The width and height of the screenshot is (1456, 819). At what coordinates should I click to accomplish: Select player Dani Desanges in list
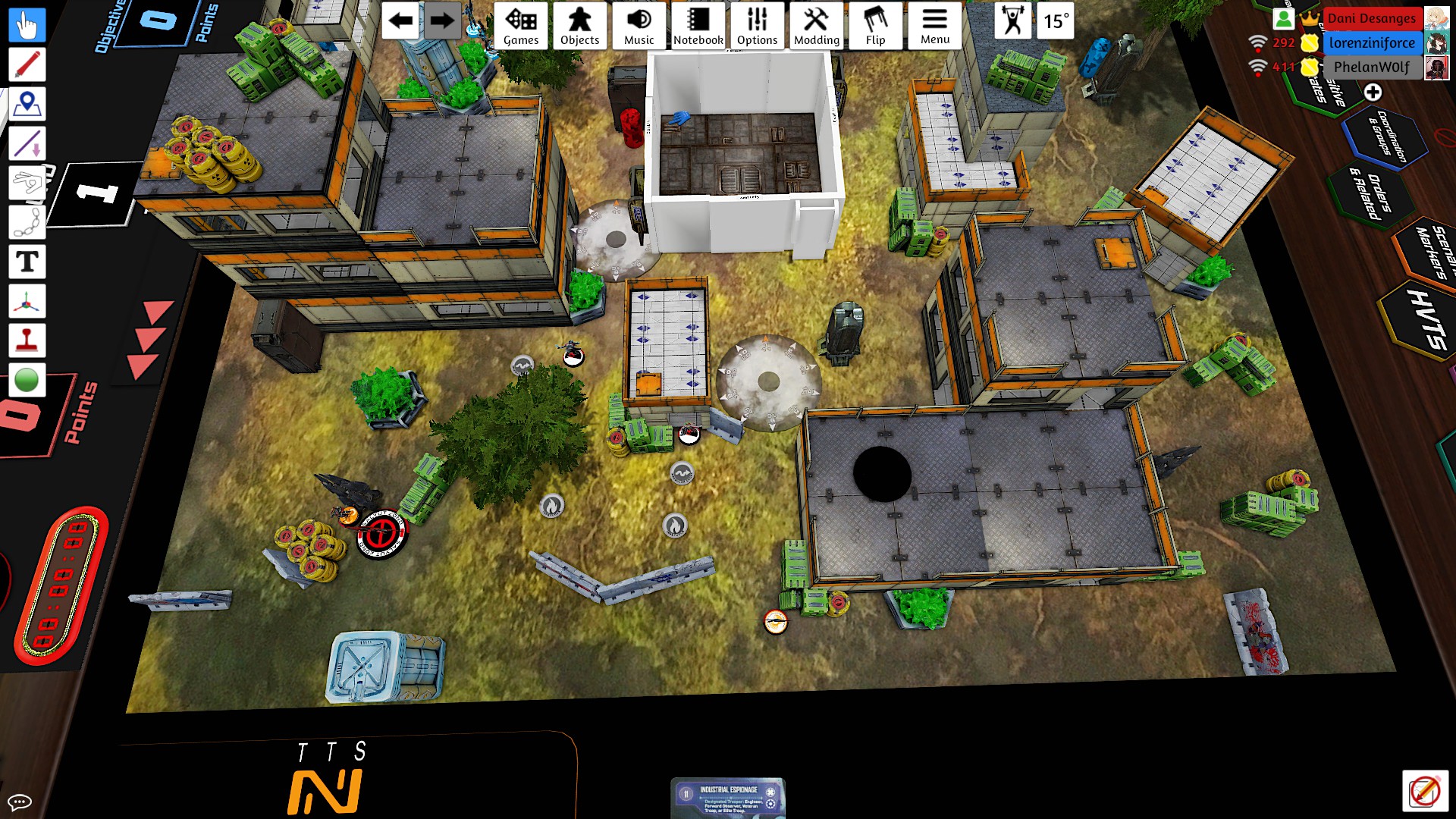[x=1371, y=18]
